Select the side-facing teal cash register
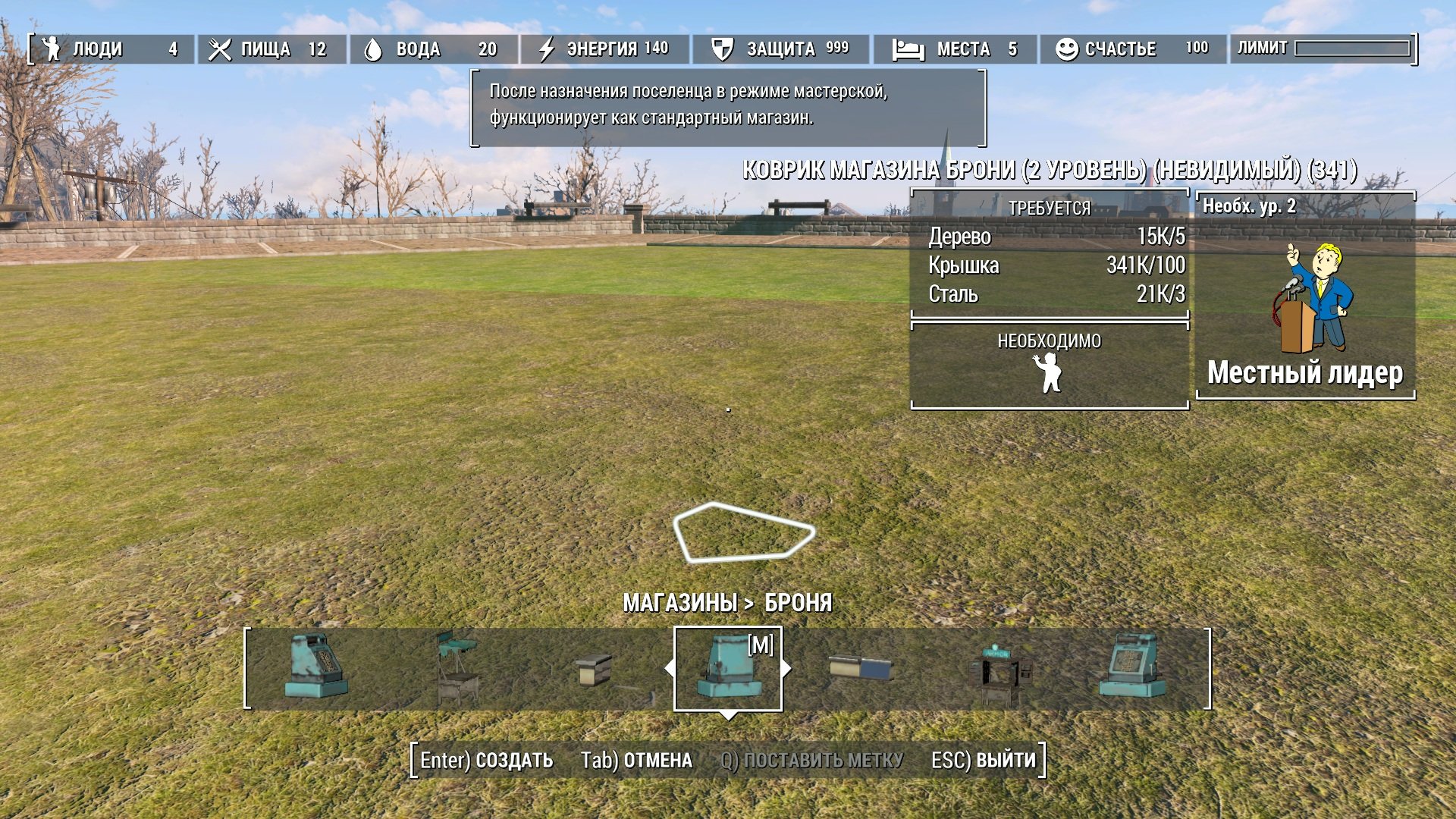Viewport: 1456px width, 819px height. tap(316, 667)
